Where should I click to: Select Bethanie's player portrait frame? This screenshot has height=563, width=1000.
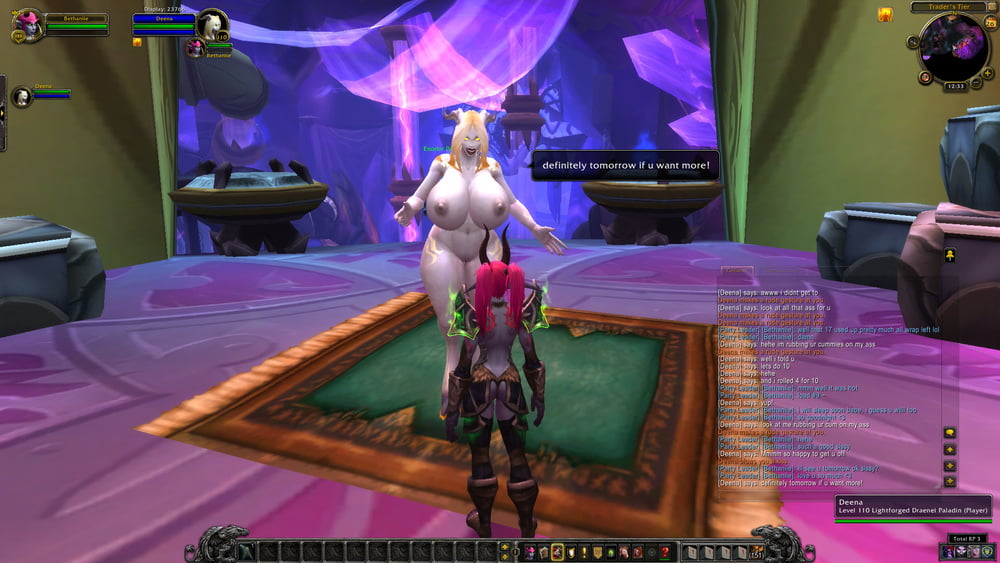click(28, 25)
